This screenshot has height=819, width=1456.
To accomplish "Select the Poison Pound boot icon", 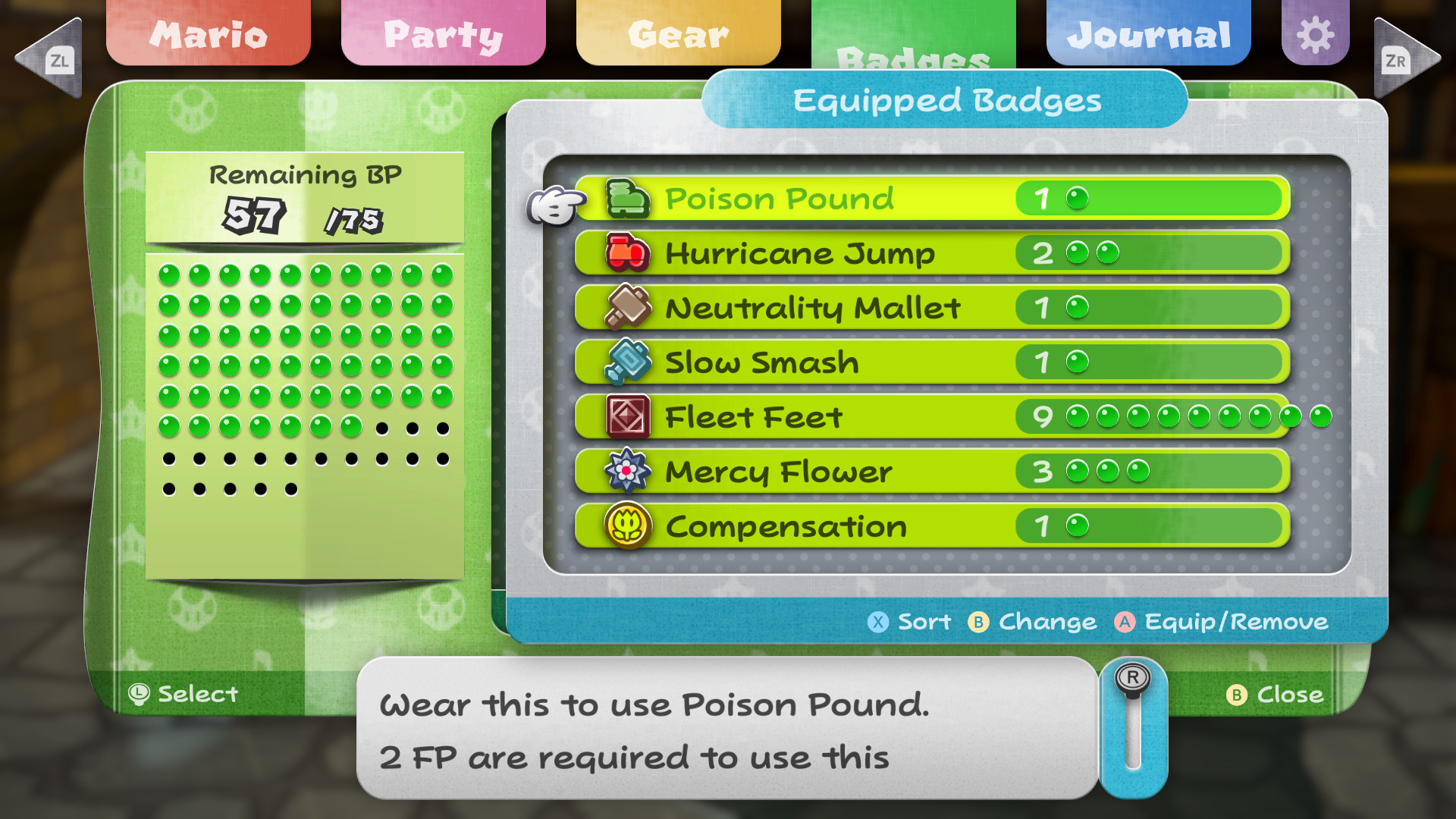I will coord(627,199).
